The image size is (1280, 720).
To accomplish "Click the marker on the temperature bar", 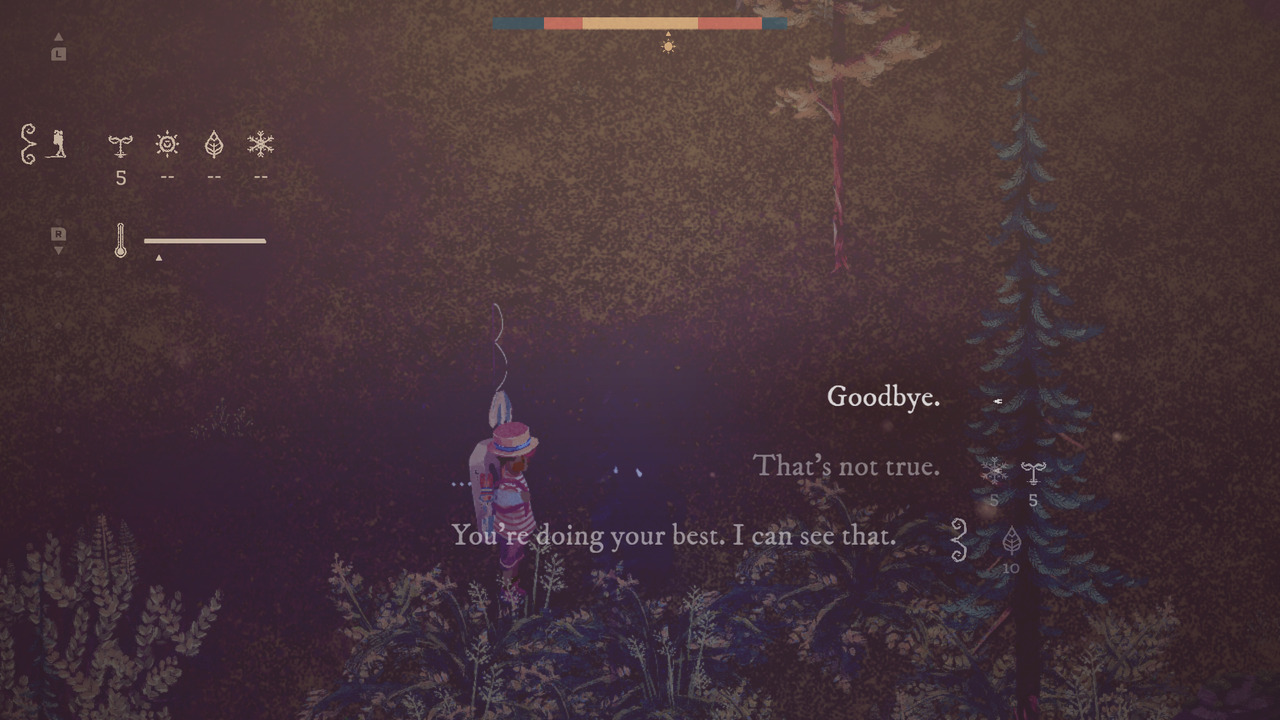I will point(159,256).
